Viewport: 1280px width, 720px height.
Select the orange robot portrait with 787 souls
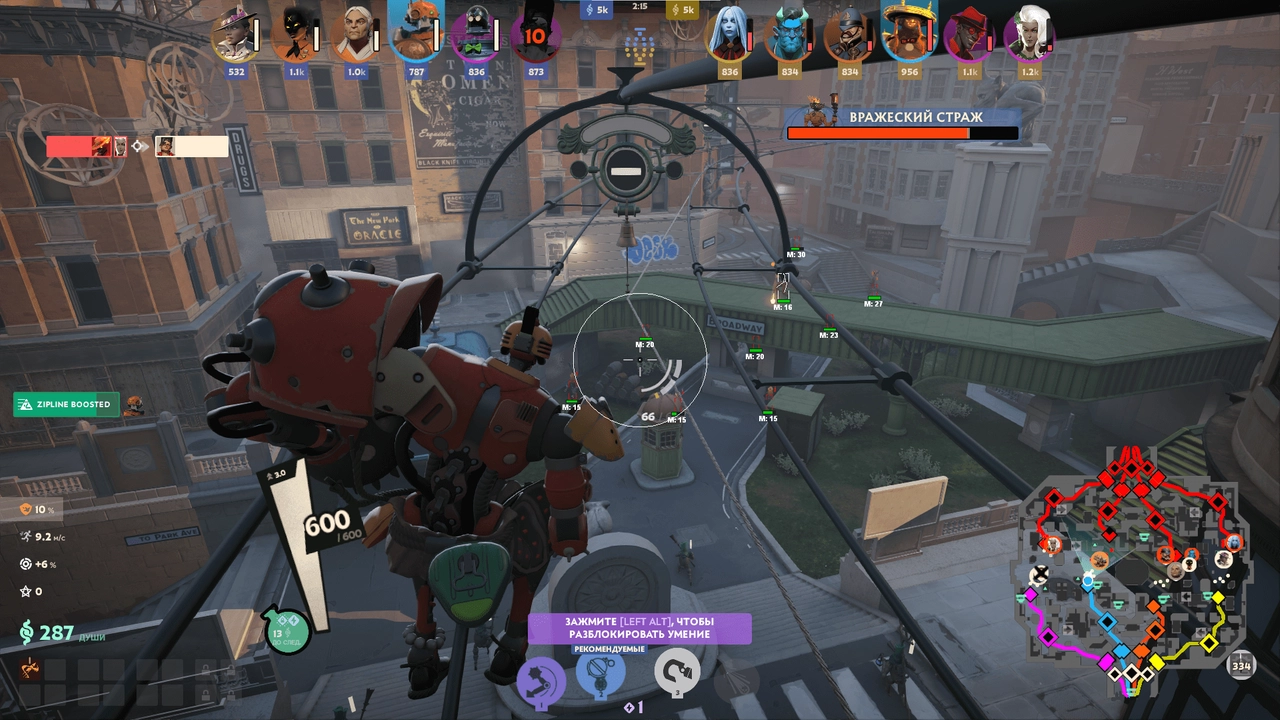416,33
